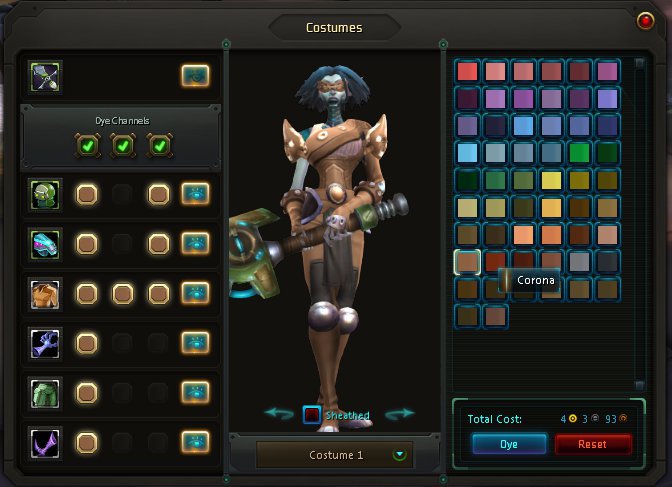Rotate character with the left arrow

pyautogui.click(x=279, y=414)
